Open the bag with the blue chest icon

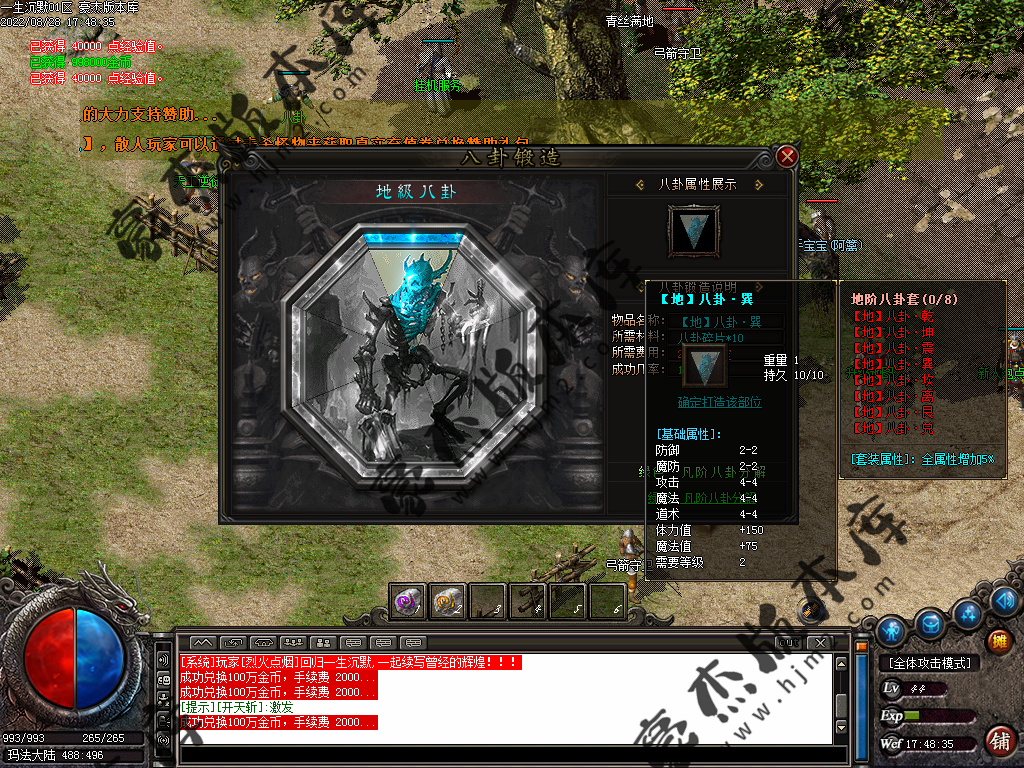(930, 623)
